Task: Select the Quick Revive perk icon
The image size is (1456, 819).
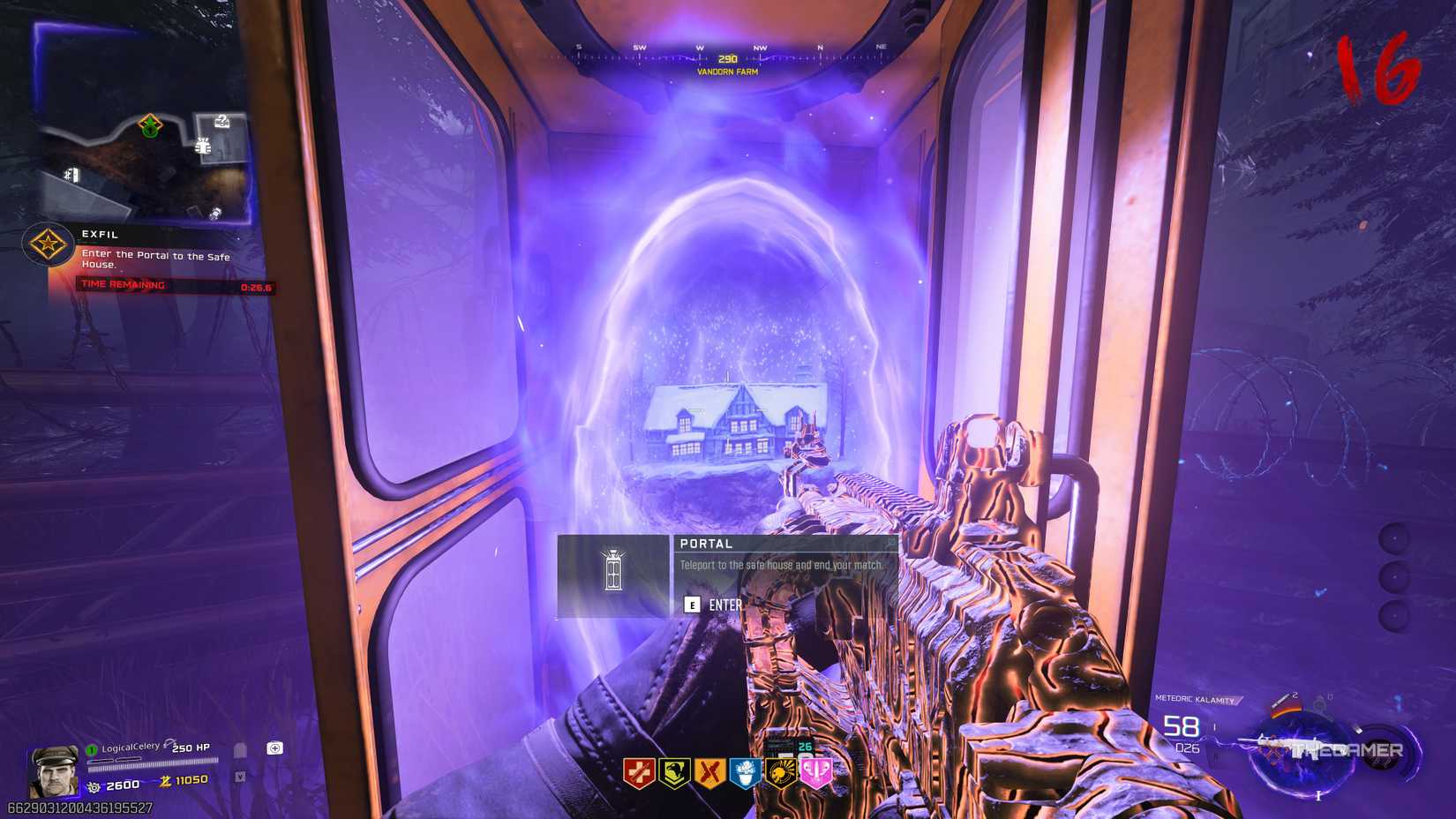Action: tap(638, 771)
